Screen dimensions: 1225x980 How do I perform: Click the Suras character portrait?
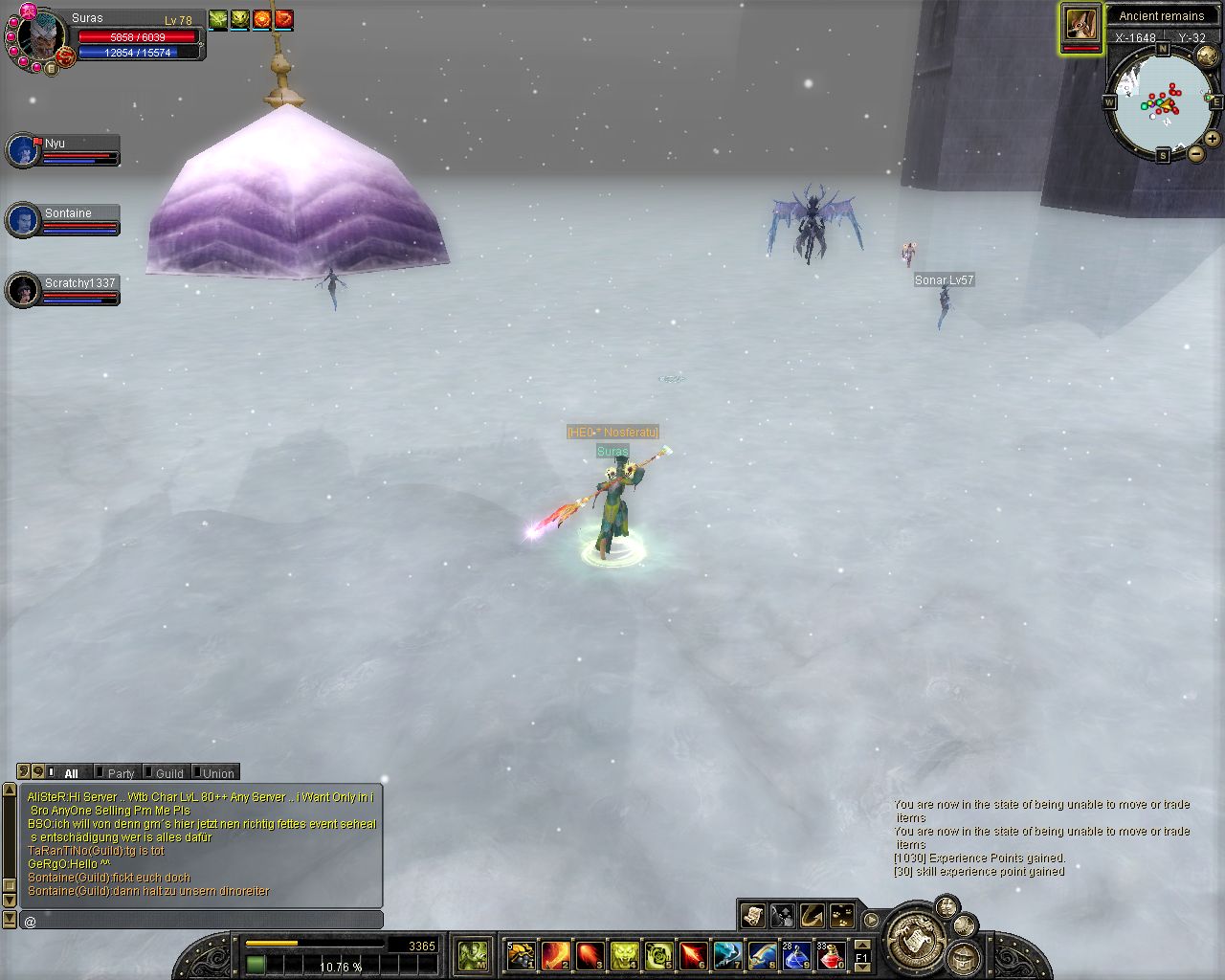[x=42, y=37]
